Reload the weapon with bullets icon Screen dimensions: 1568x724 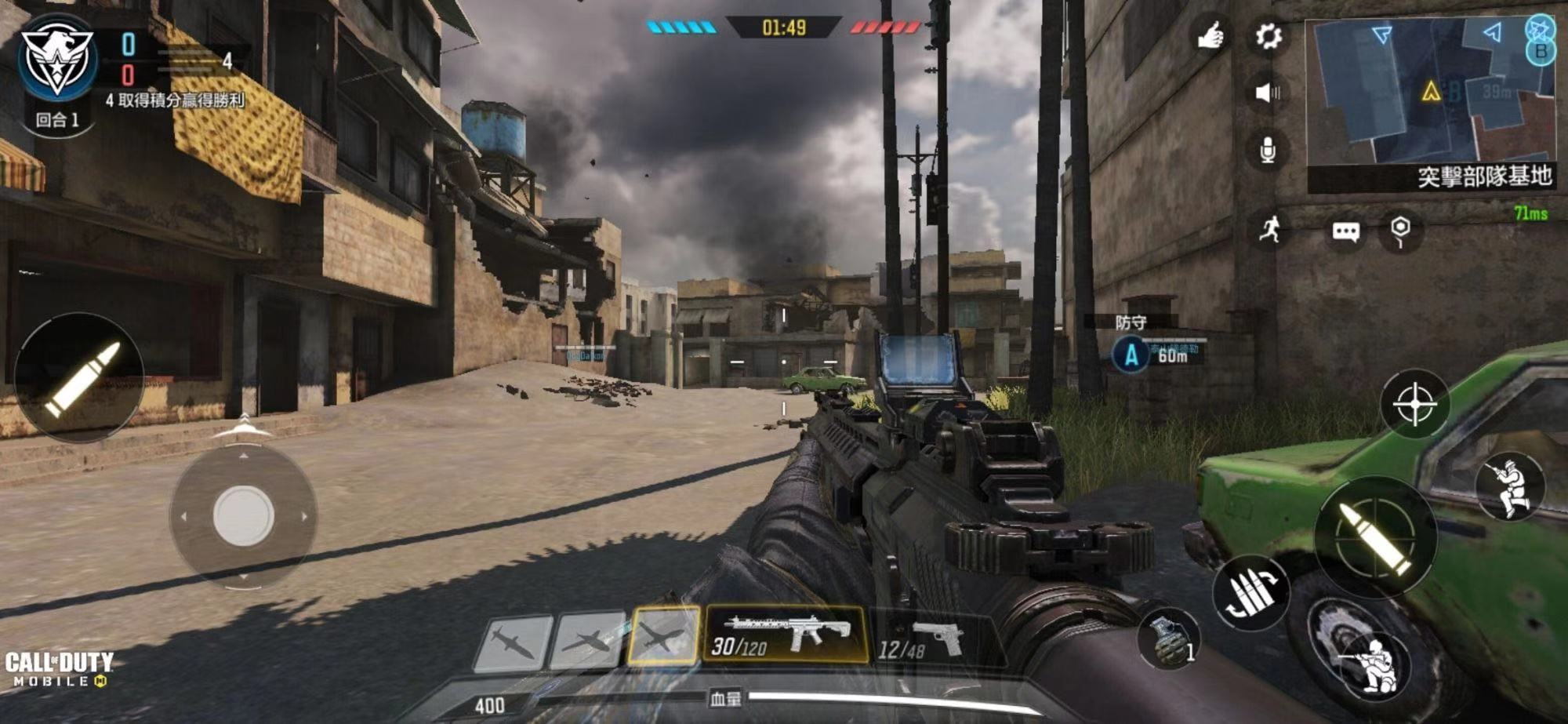tap(1251, 594)
